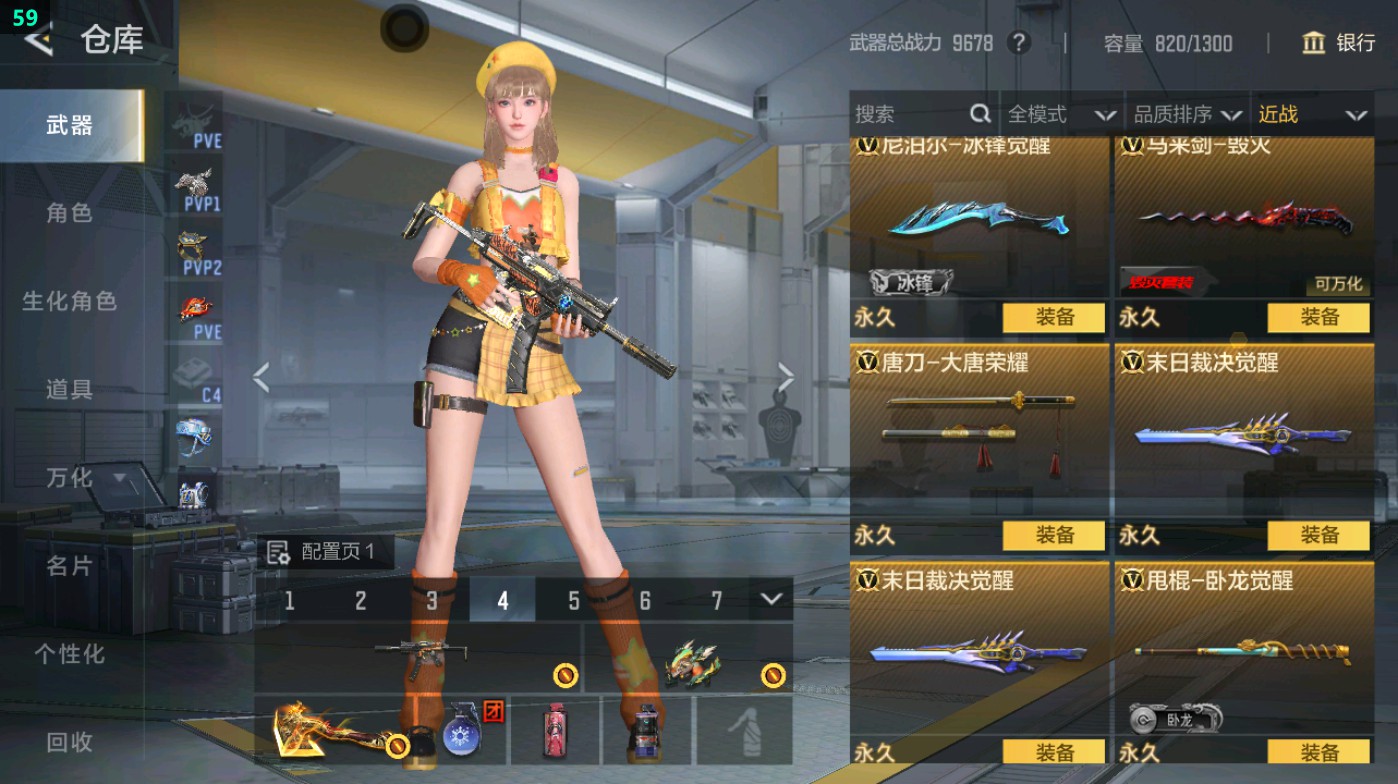Viewport: 1398px width, 784px height.
Task: Select the C4 equipment slot
Action: 192,375
